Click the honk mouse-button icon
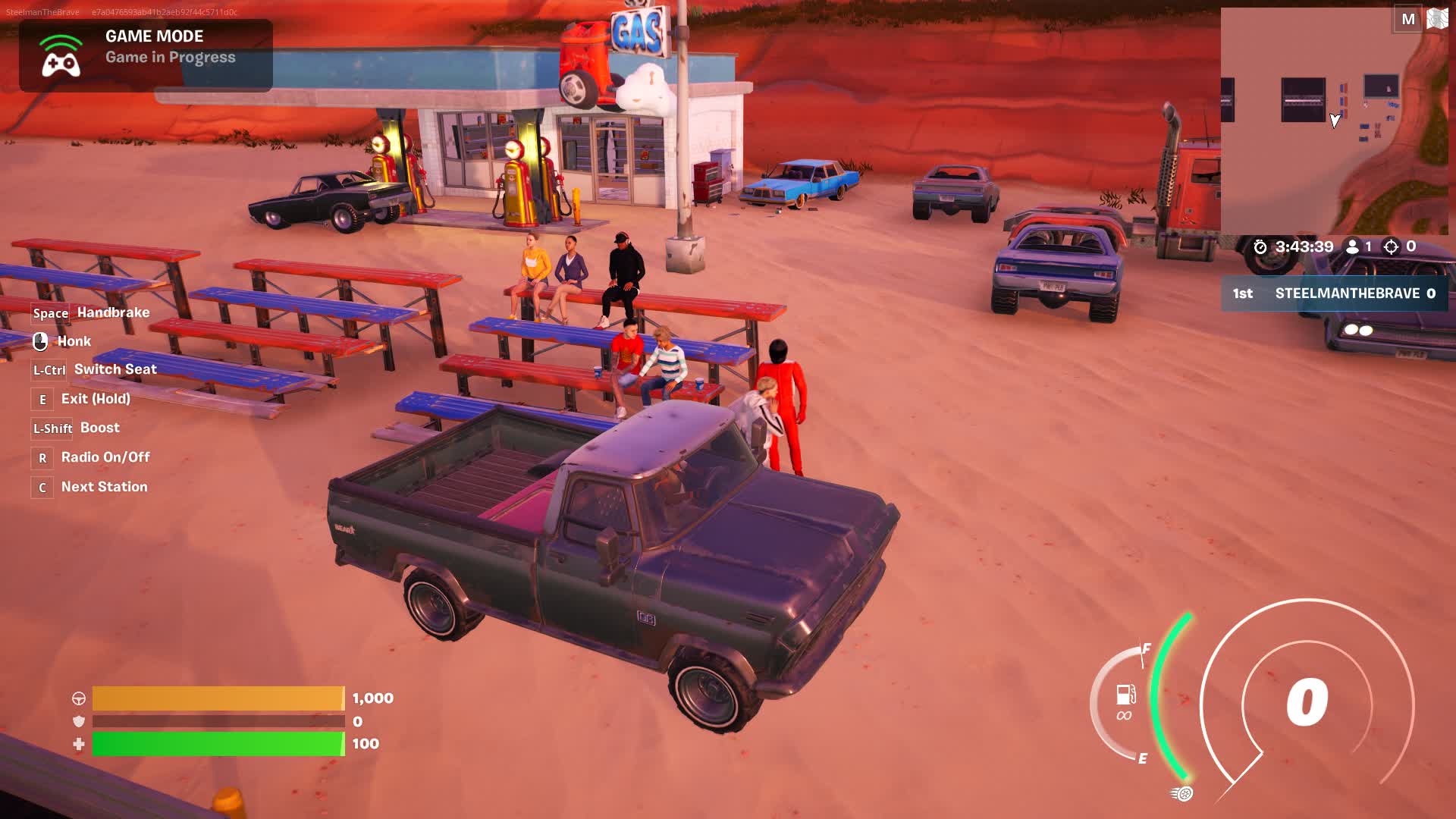This screenshot has width=1456, height=819. point(42,340)
